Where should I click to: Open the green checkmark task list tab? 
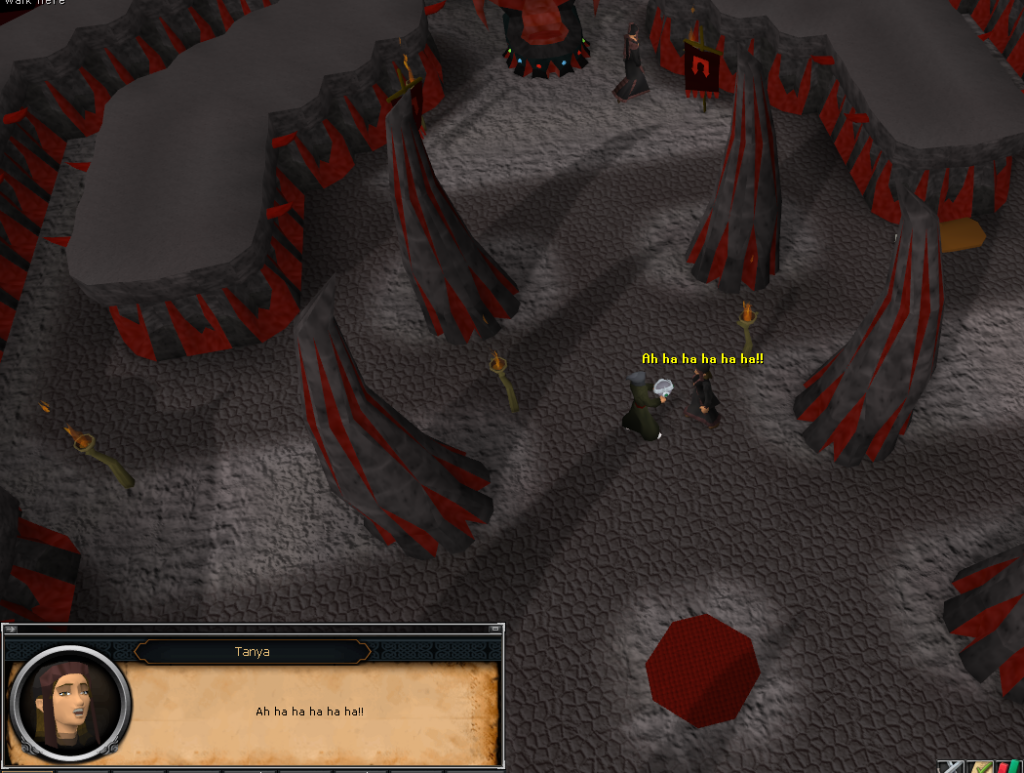pos(980,767)
